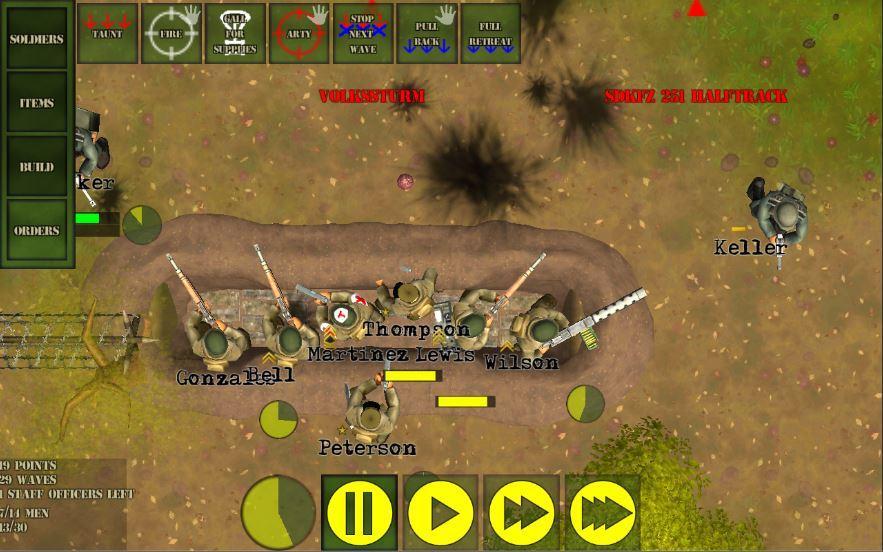Pause the game
The height and width of the screenshot is (552, 883).
tap(359, 513)
